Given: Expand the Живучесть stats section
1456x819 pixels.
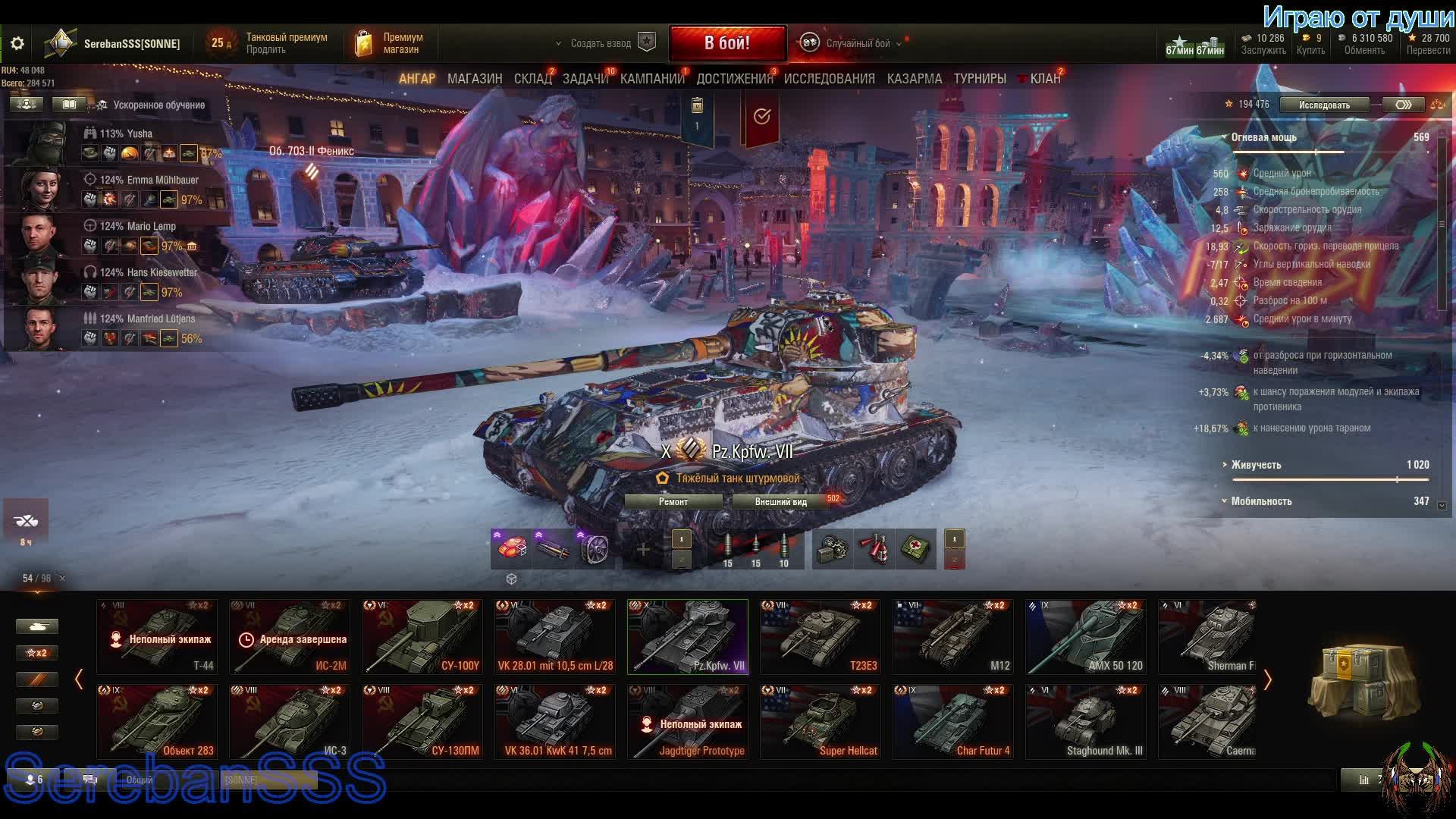Looking at the screenshot, I should (1257, 465).
